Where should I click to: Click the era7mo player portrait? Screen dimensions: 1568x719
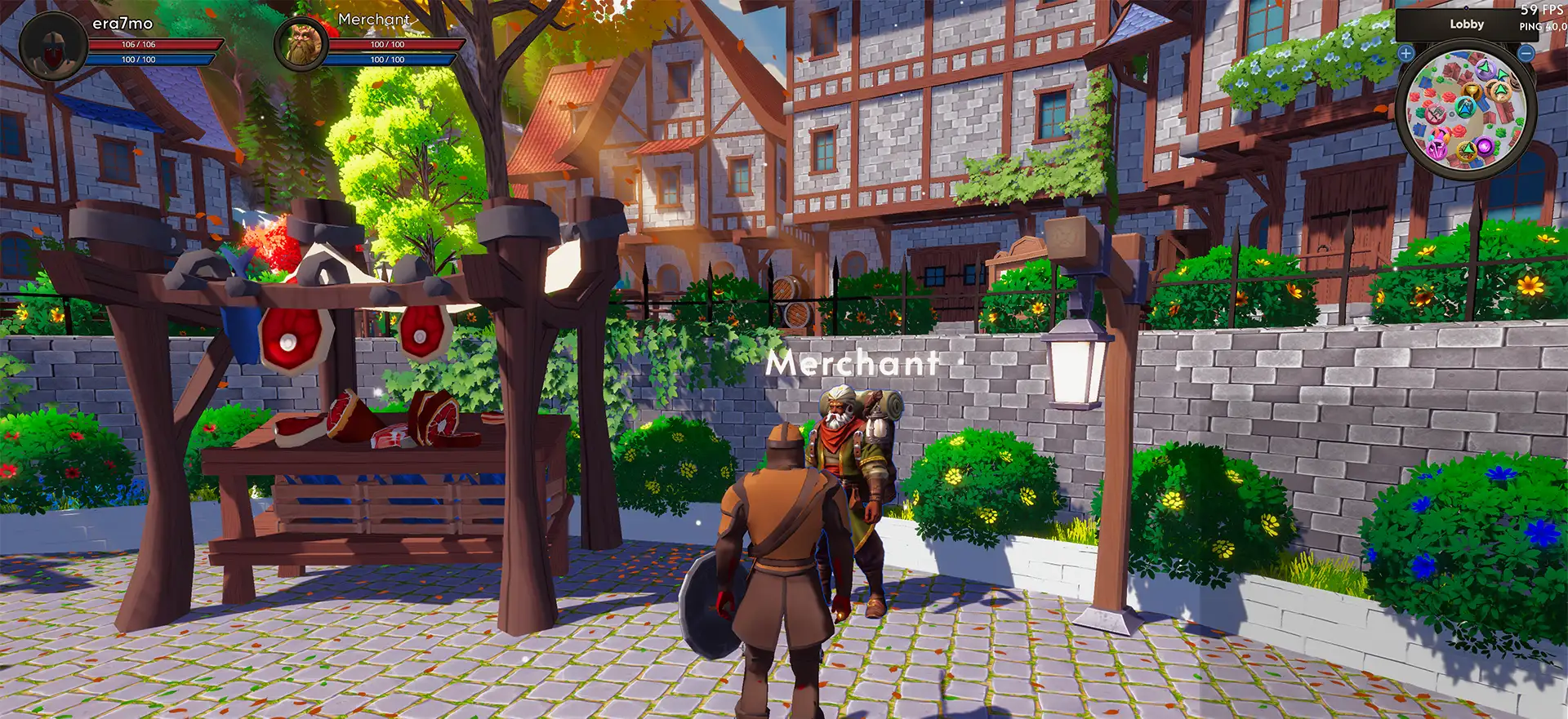point(52,45)
